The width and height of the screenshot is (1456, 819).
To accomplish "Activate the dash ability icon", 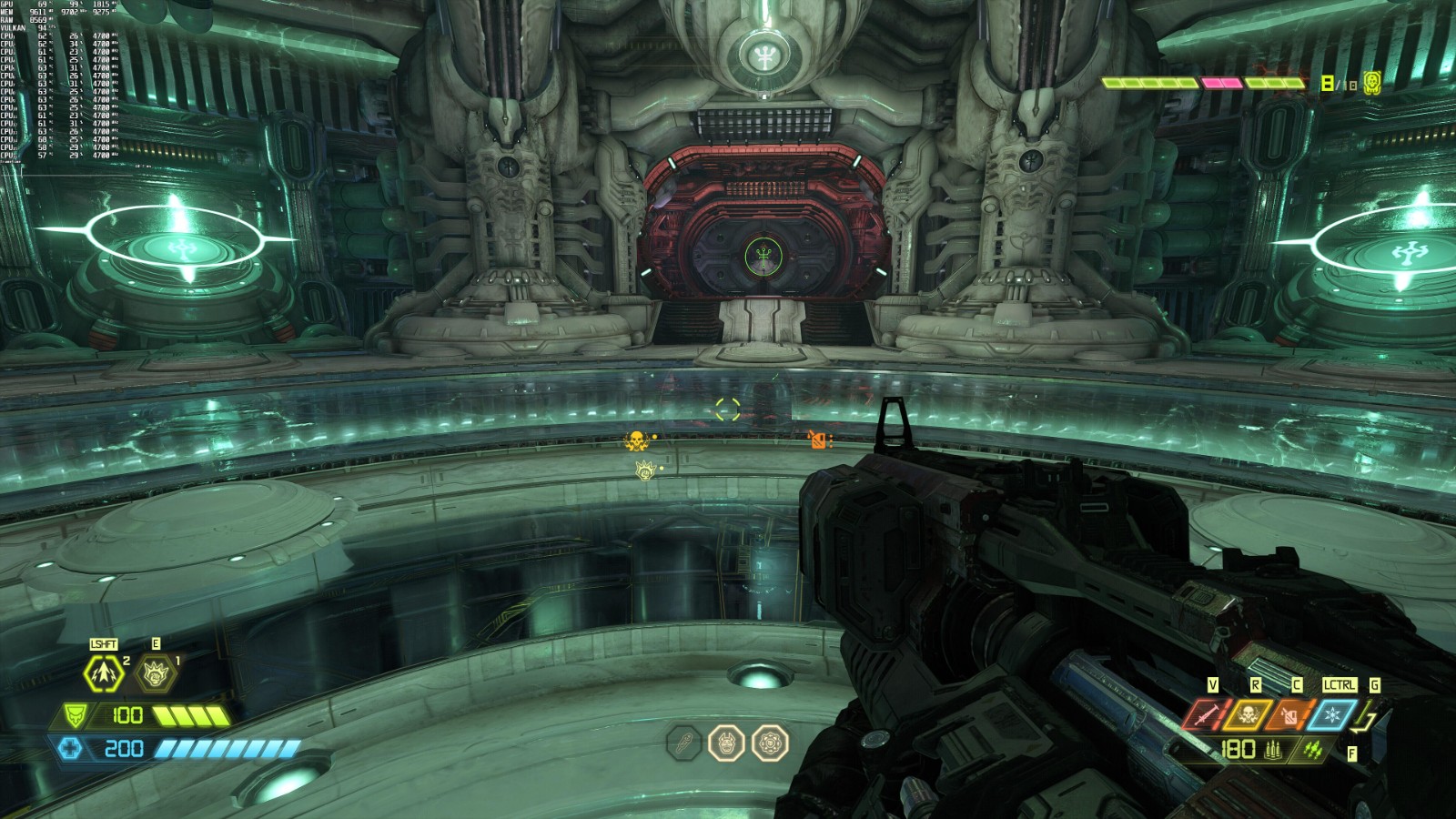I will (103, 674).
